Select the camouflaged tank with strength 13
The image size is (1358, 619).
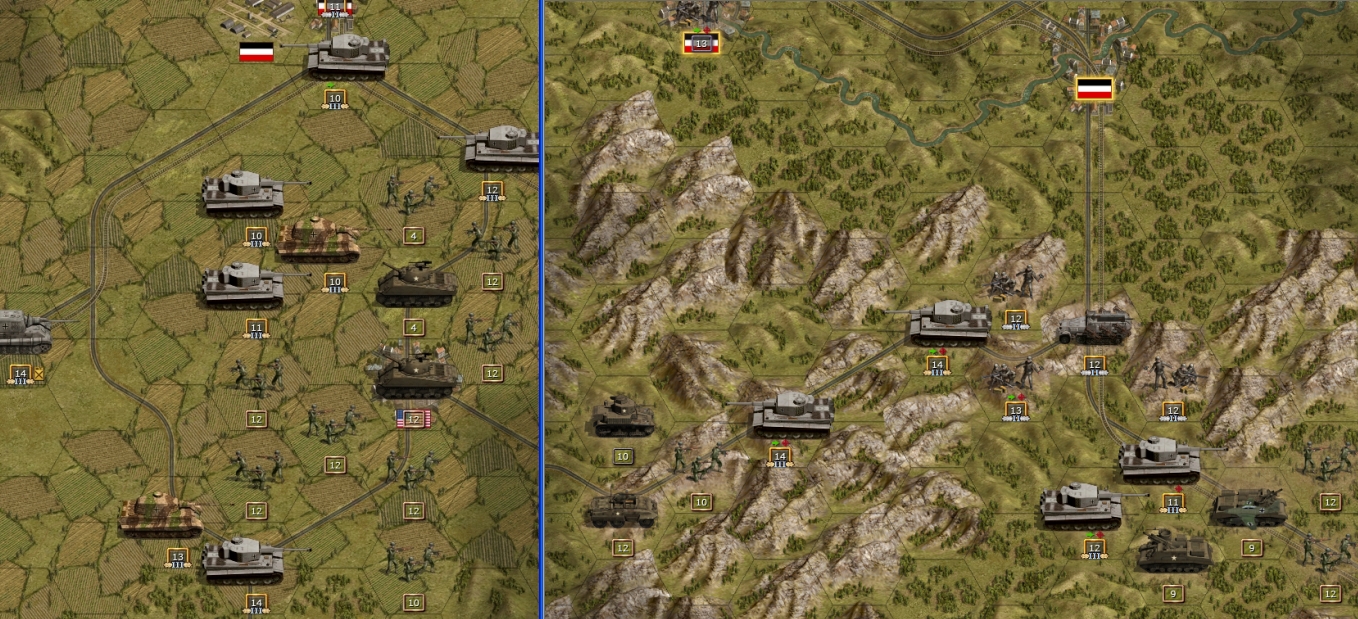point(160,516)
